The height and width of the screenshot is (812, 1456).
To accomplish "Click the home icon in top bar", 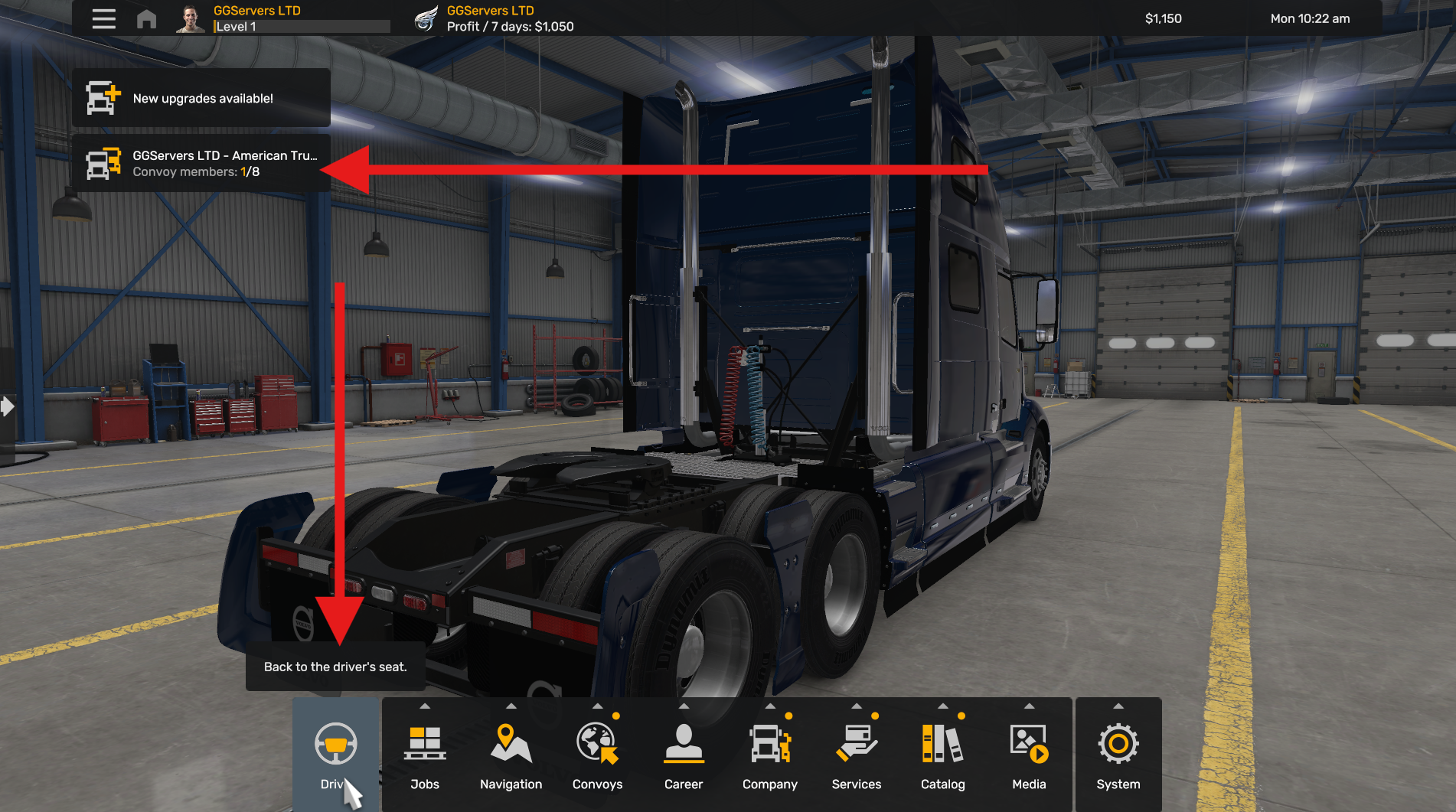I will [146, 18].
